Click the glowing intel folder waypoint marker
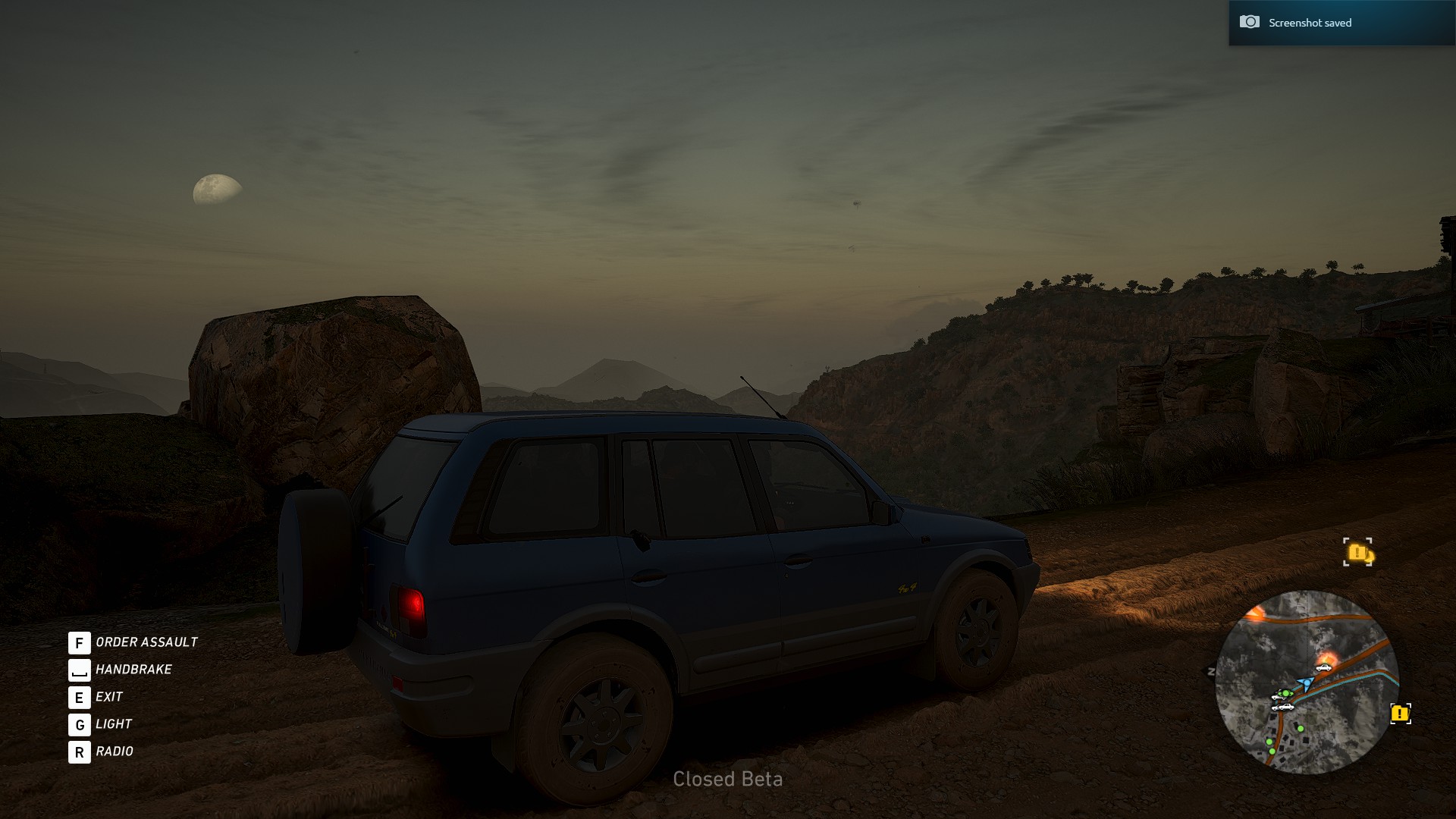The image size is (1456, 819). pyautogui.click(x=1357, y=552)
